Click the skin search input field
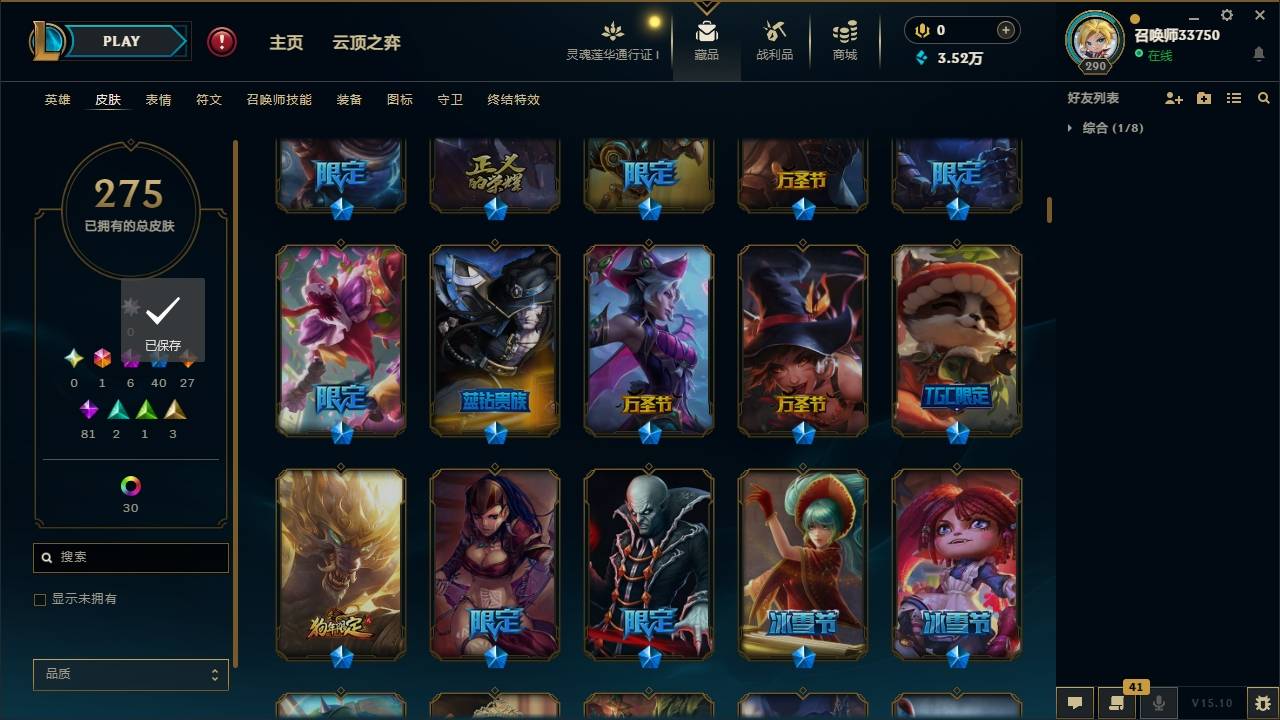The width and height of the screenshot is (1280, 720). click(x=130, y=557)
